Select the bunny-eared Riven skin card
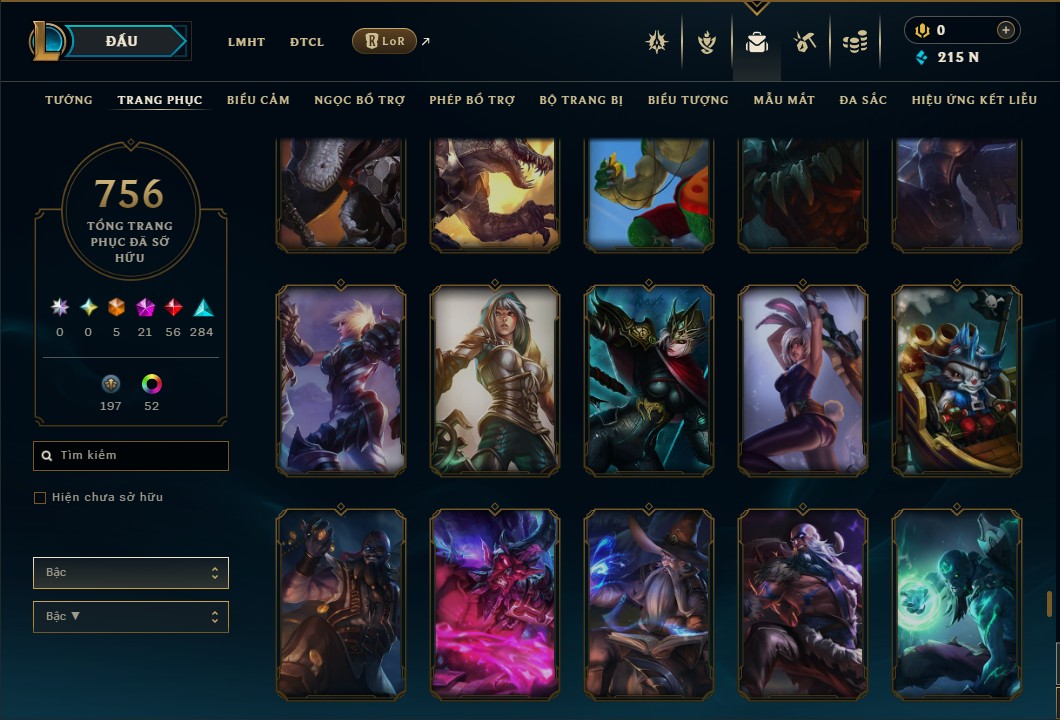 coord(803,380)
